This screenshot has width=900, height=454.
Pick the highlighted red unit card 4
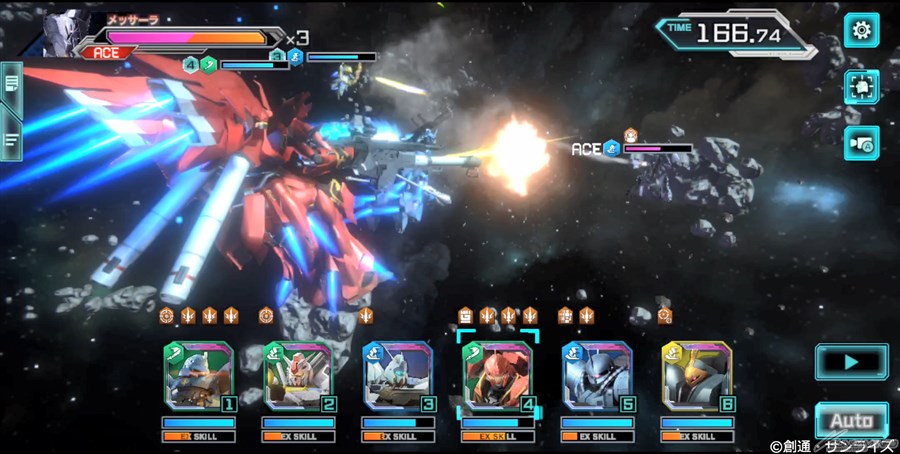coord(499,376)
